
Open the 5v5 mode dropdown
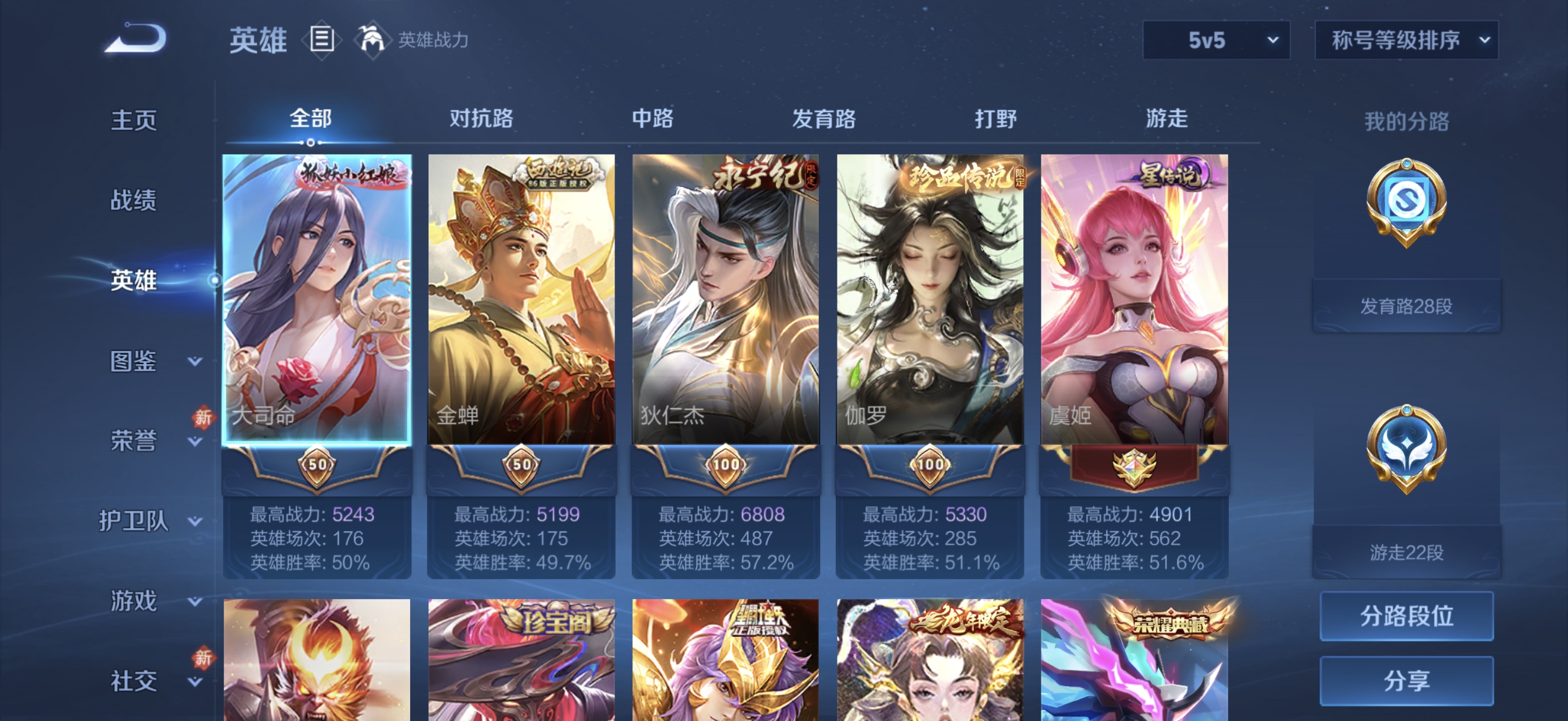pos(1216,41)
